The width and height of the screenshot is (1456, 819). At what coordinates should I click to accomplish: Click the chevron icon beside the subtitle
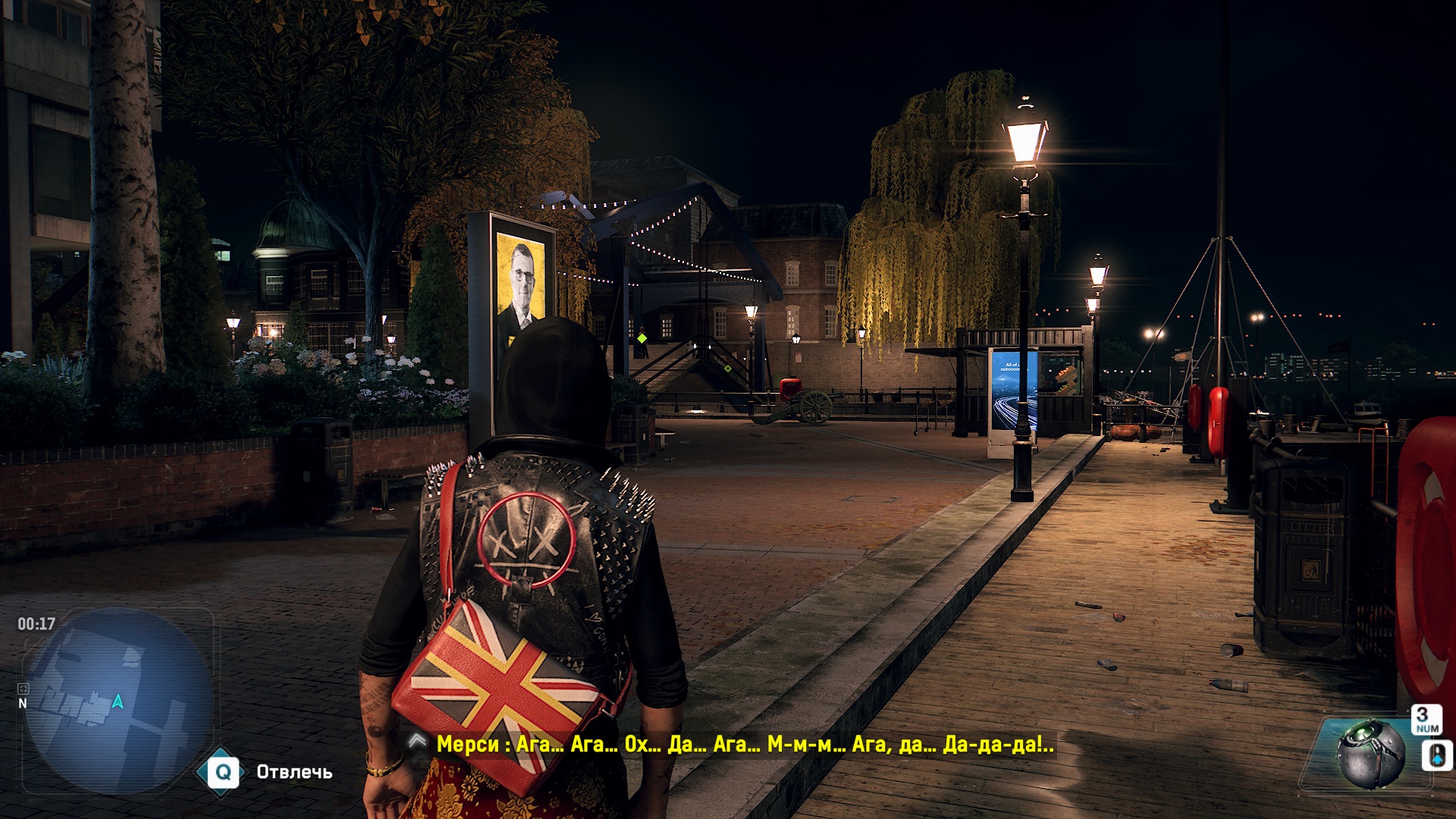click(417, 741)
